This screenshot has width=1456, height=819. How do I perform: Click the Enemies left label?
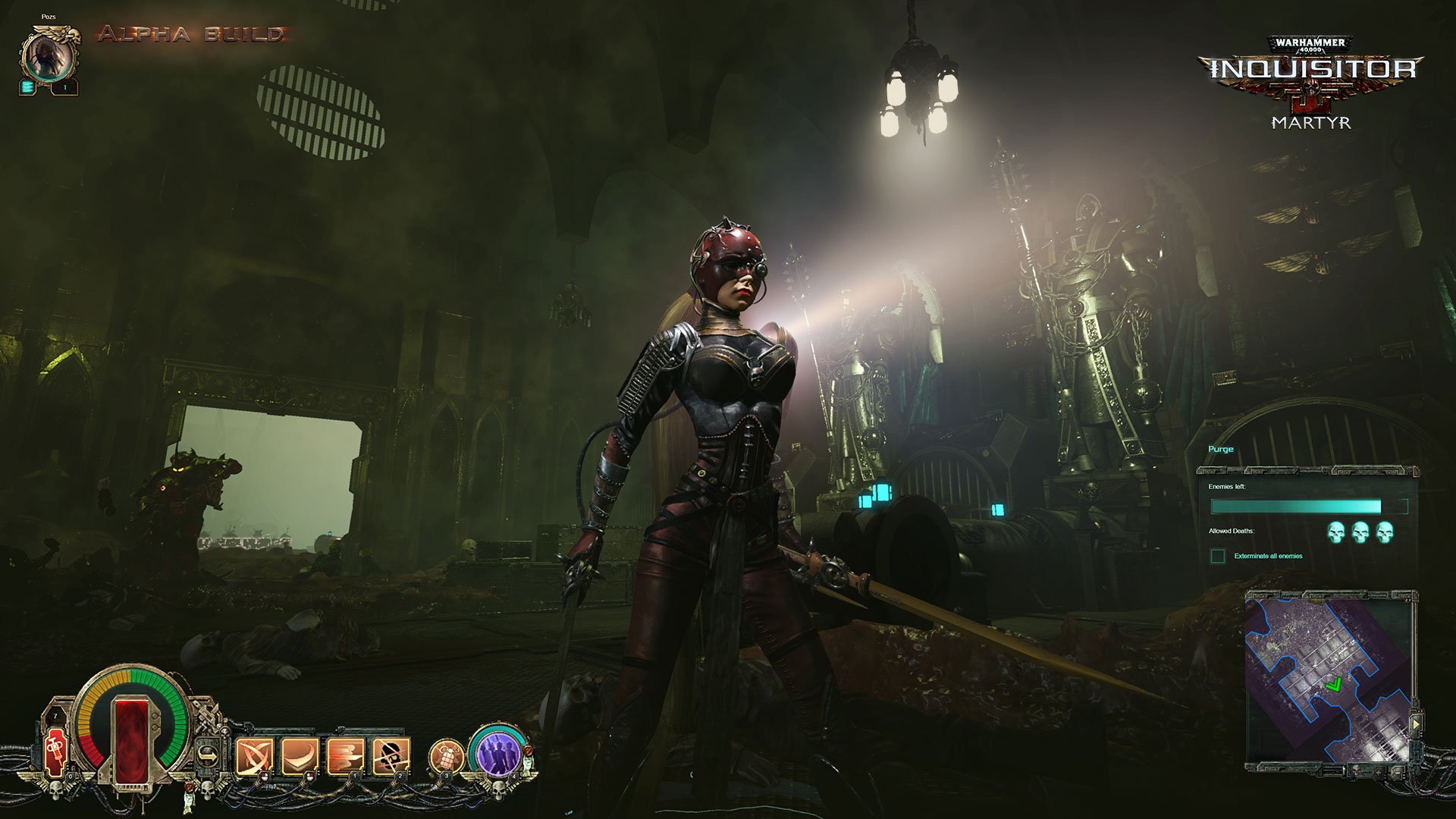point(1228,487)
